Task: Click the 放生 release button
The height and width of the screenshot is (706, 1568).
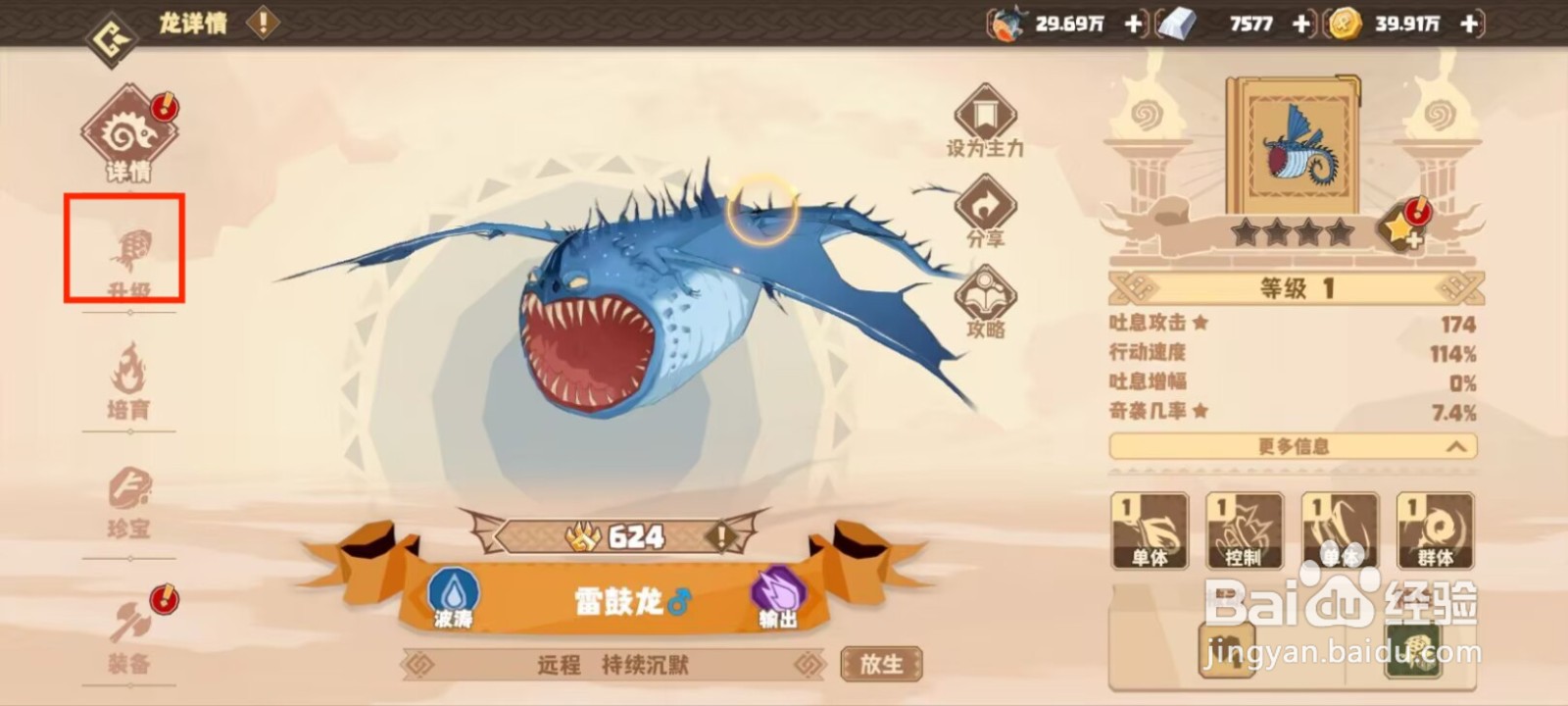Action: 881,664
